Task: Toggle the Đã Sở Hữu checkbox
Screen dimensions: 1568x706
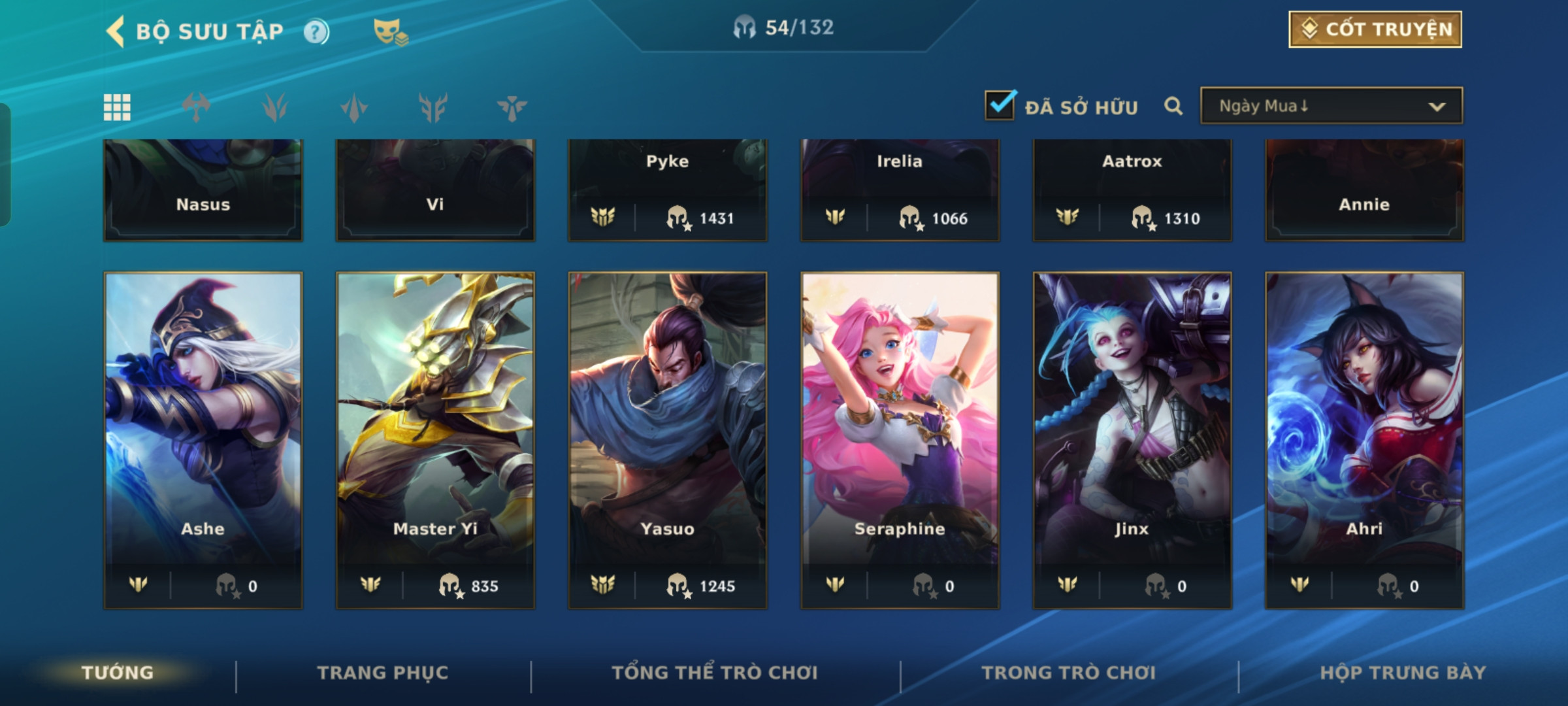Action: (1000, 105)
